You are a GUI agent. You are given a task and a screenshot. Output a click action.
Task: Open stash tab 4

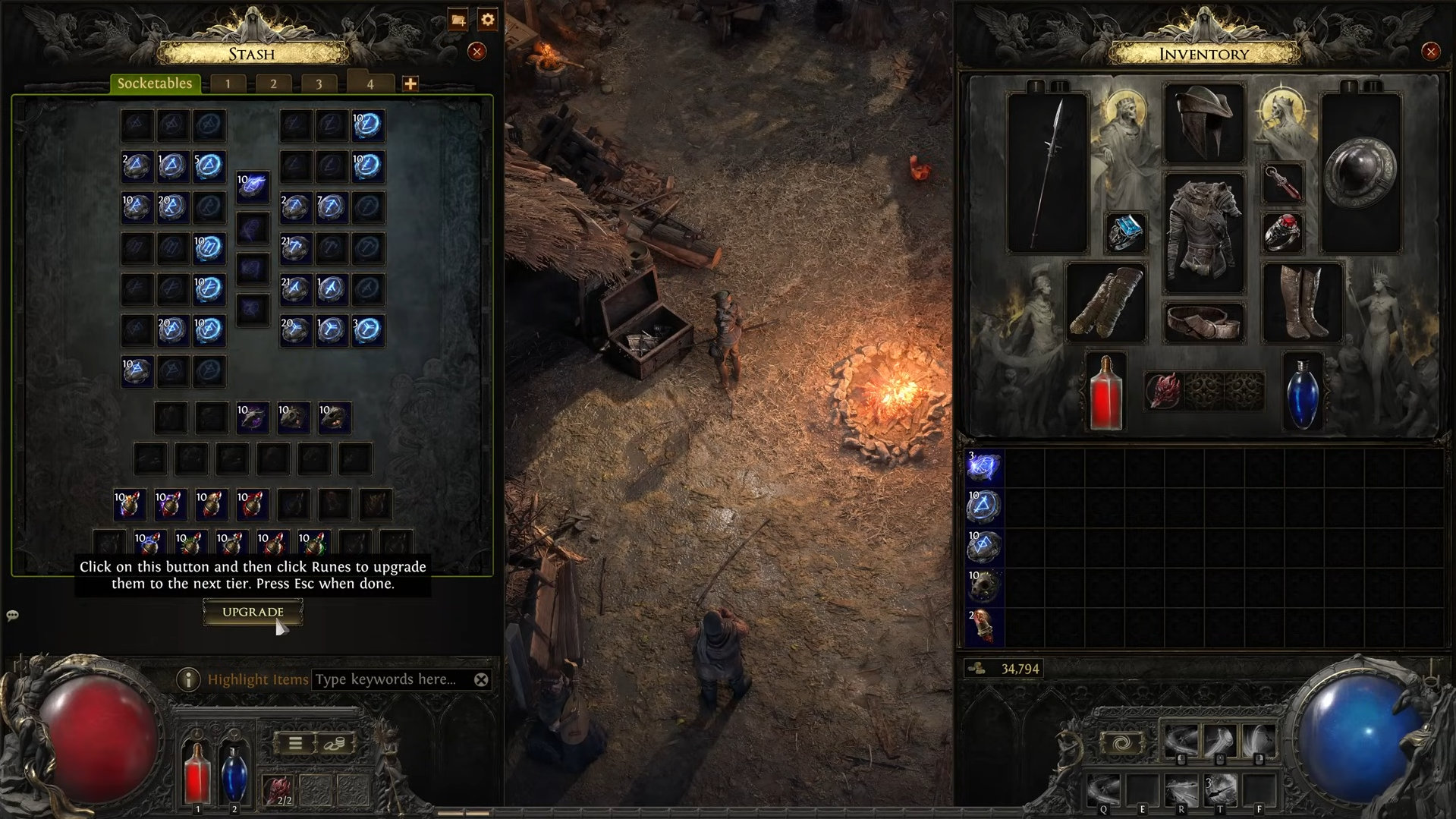pos(370,83)
